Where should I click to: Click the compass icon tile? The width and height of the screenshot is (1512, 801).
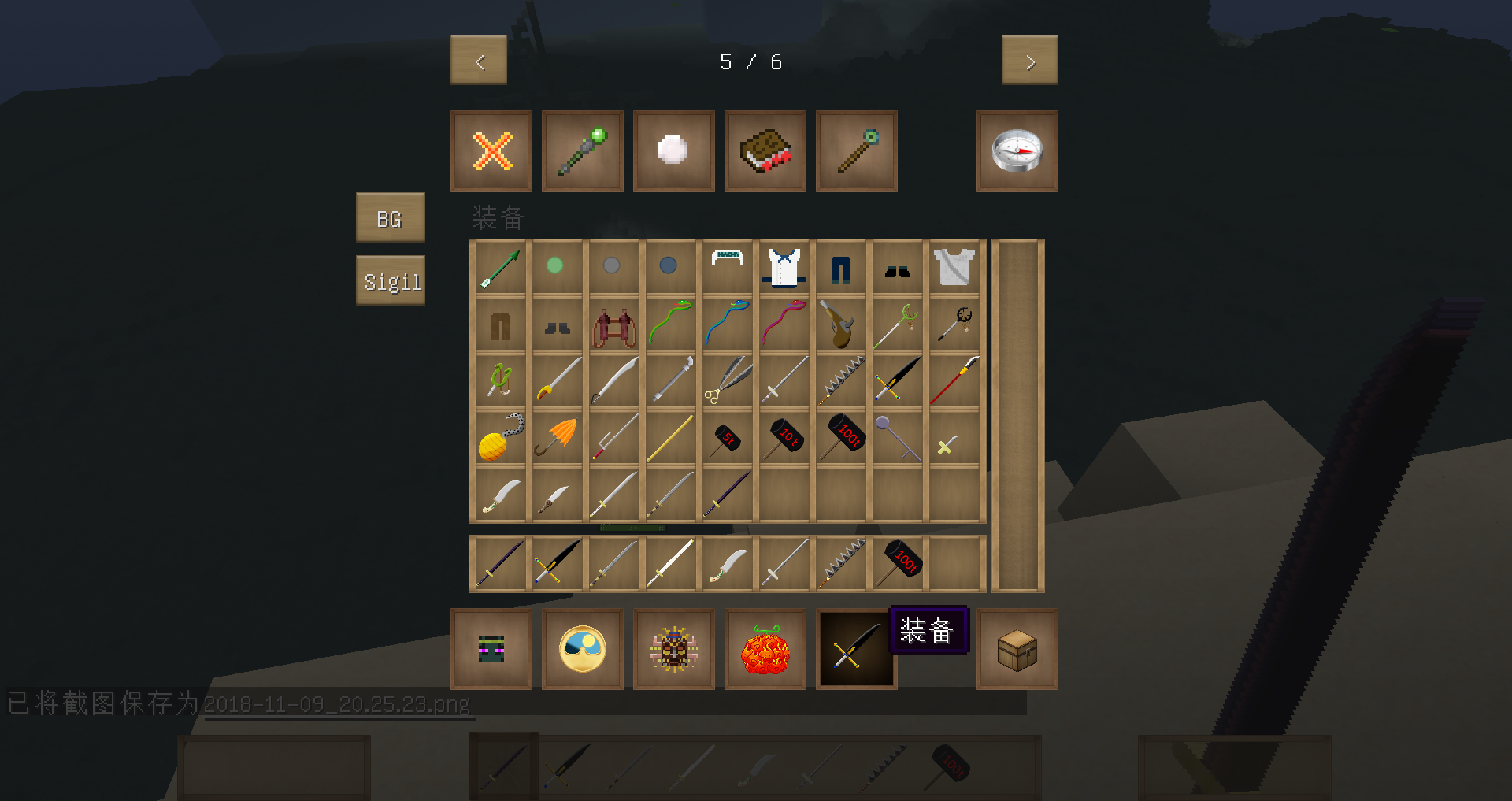(x=1017, y=151)
